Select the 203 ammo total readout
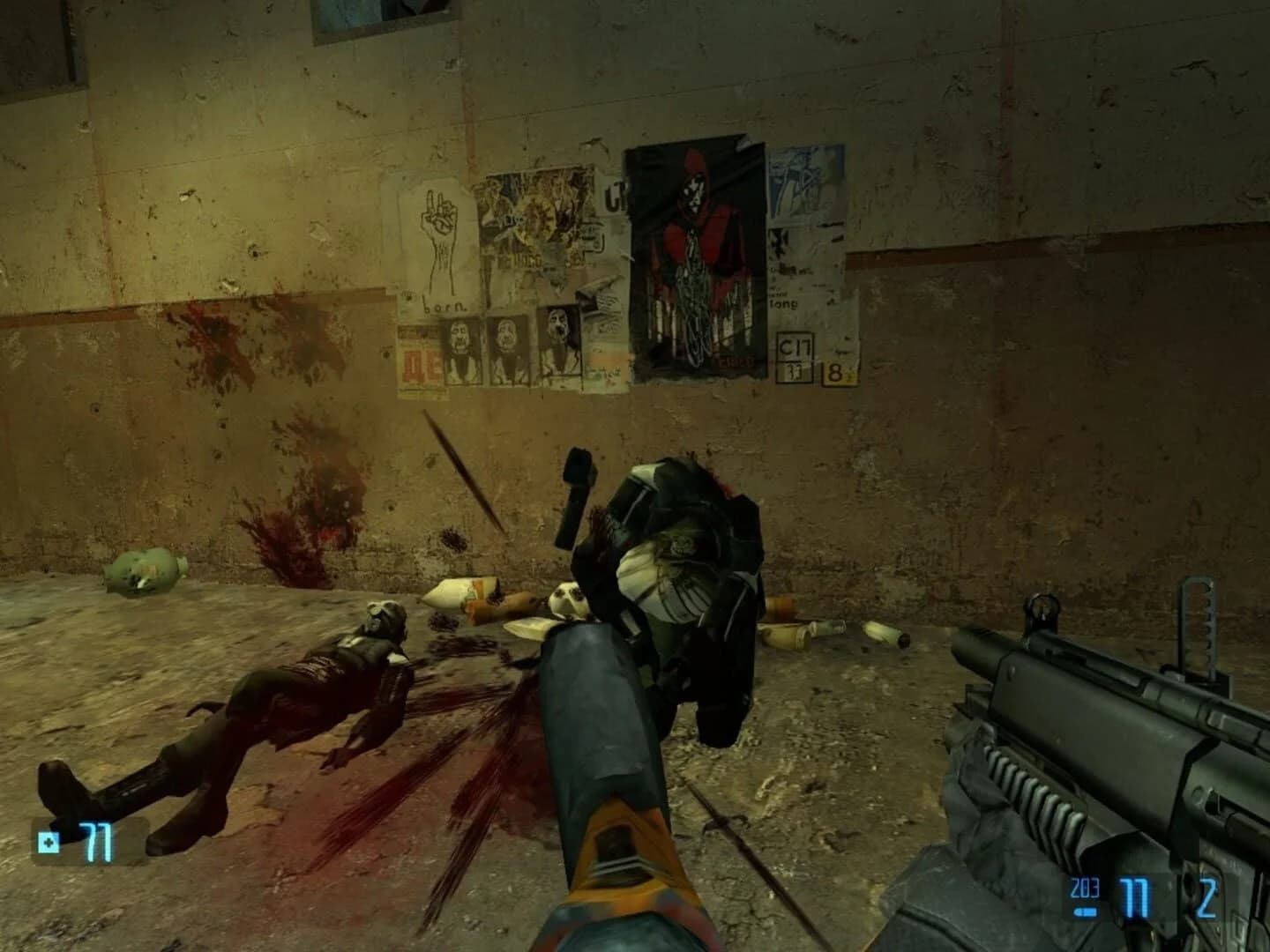 point(1085,886)
